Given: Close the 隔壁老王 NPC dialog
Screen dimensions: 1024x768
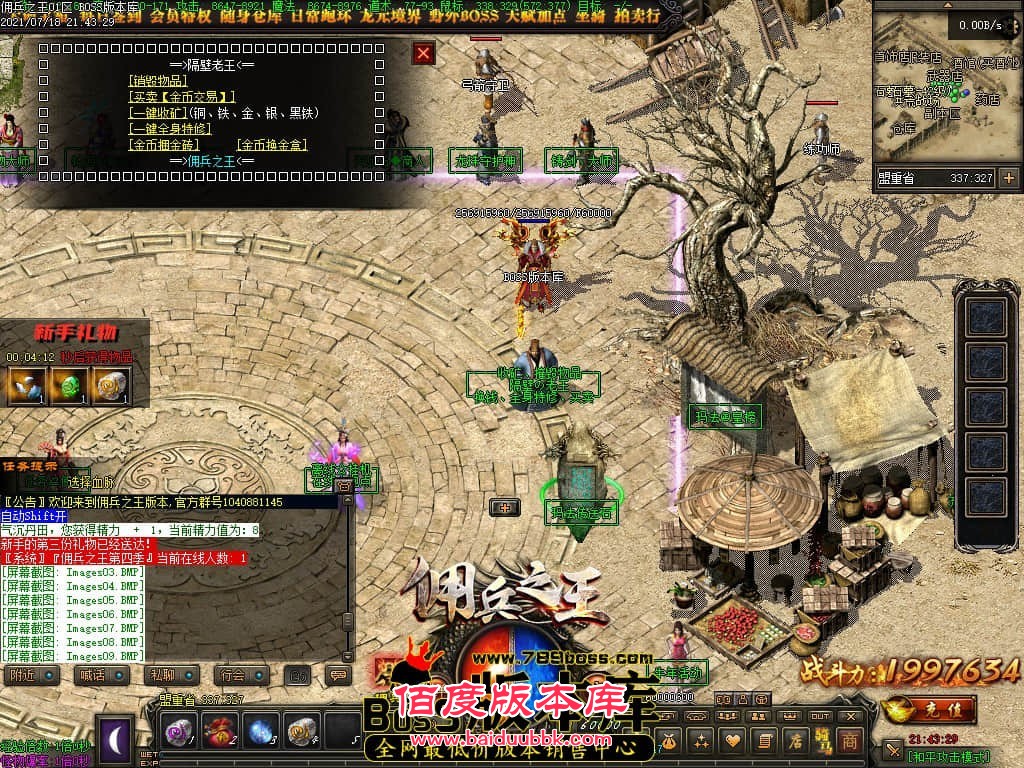Looking at the screenshot, I should coord(424,53).
